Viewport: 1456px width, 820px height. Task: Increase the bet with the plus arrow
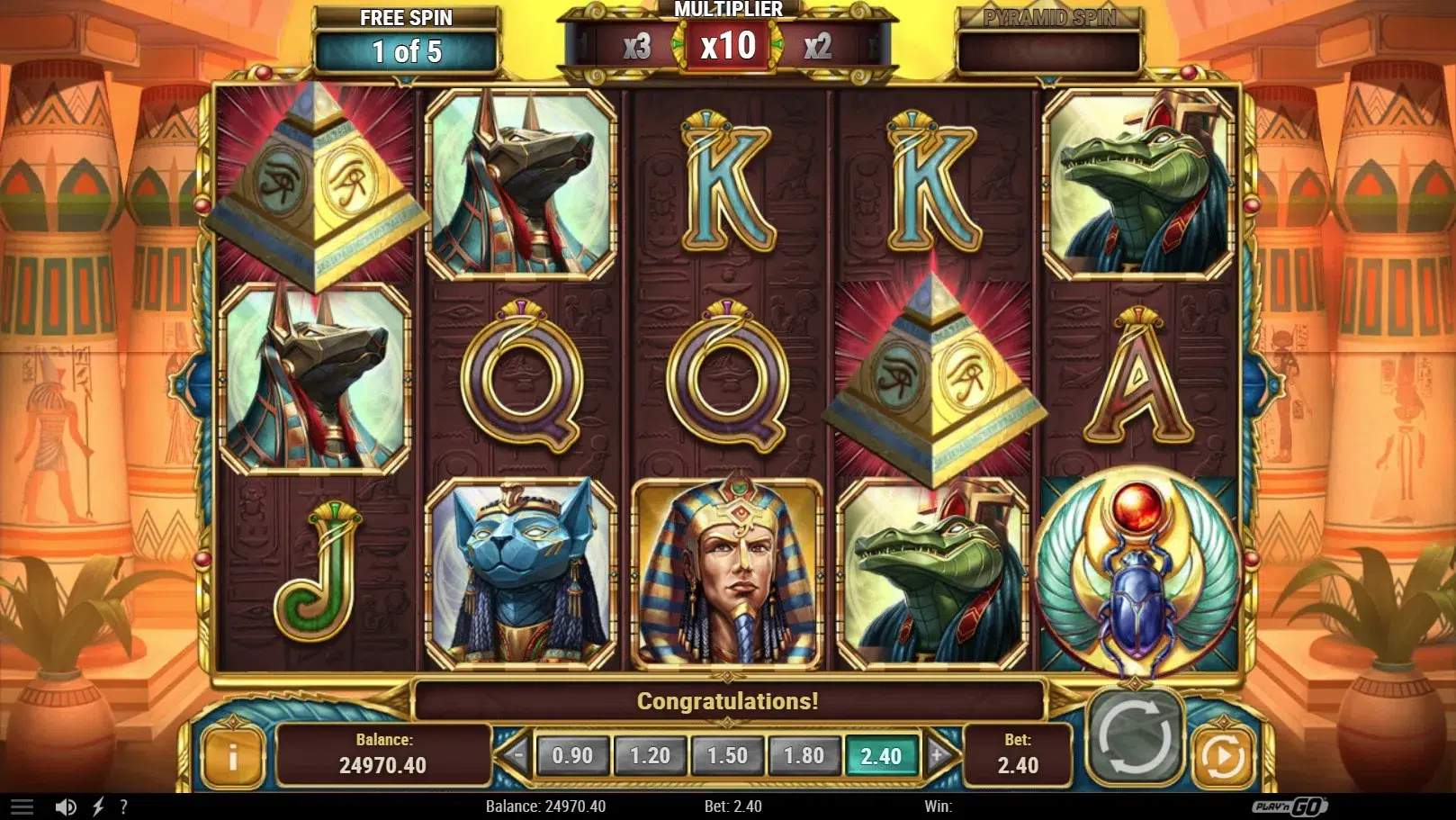point(937,754)
